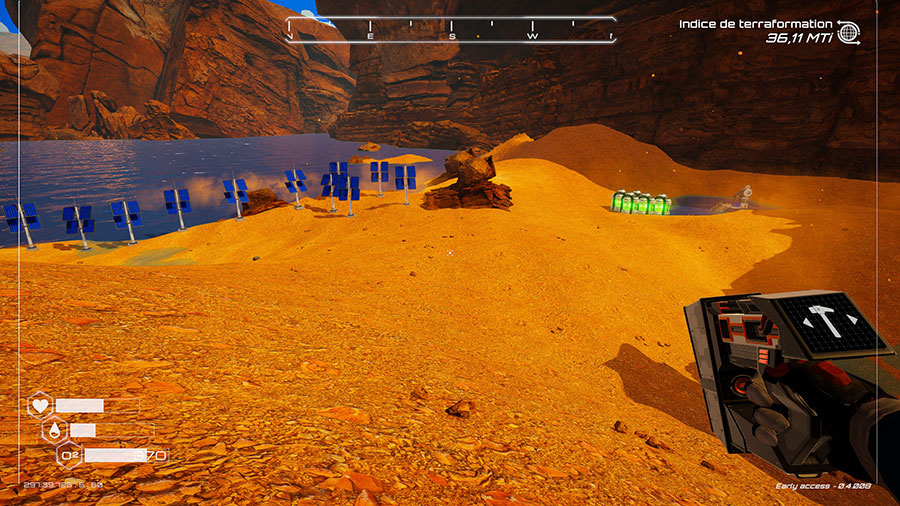
Task: Select the compass heading bar
Action: pyautogui.click(x=451, y=30)
